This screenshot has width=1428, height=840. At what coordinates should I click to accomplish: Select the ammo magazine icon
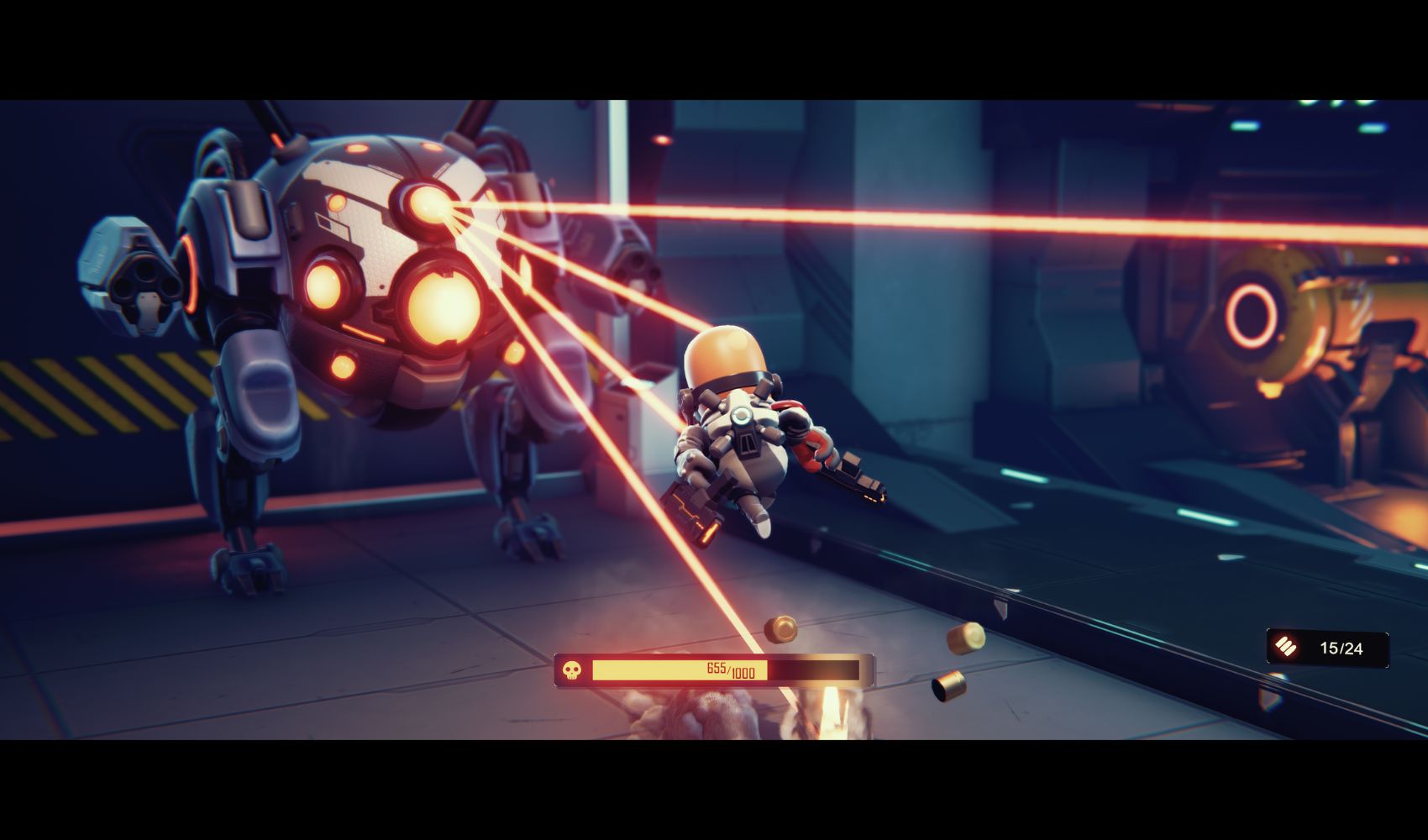(x=1285, y=647)
